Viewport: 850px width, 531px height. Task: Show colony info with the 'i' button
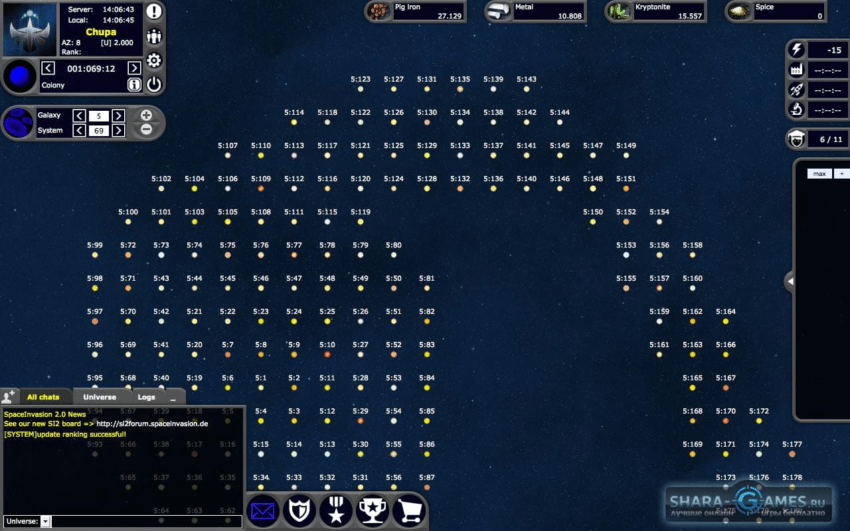[x=134, y=85]
